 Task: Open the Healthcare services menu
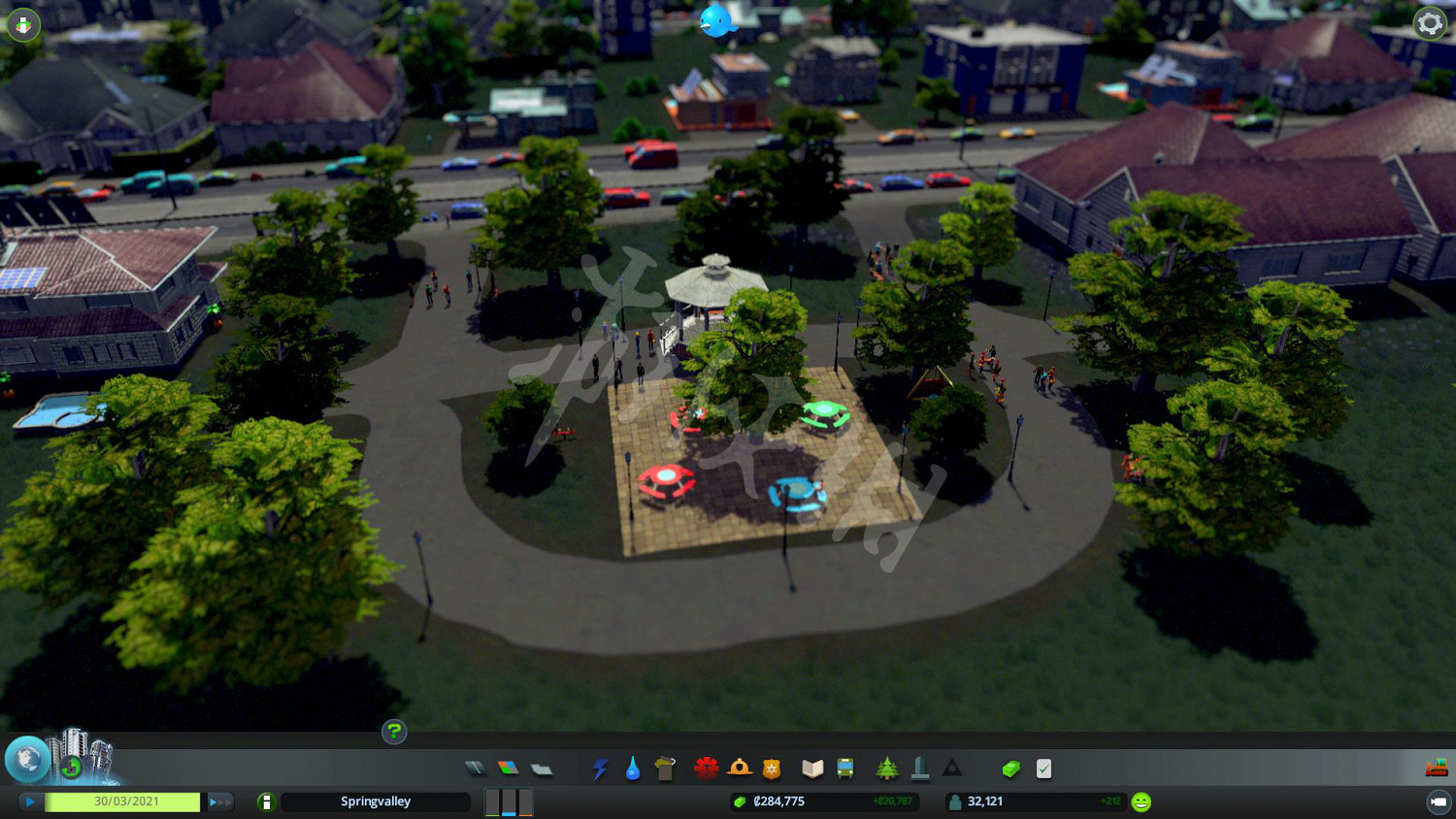(x=707, y=768)
